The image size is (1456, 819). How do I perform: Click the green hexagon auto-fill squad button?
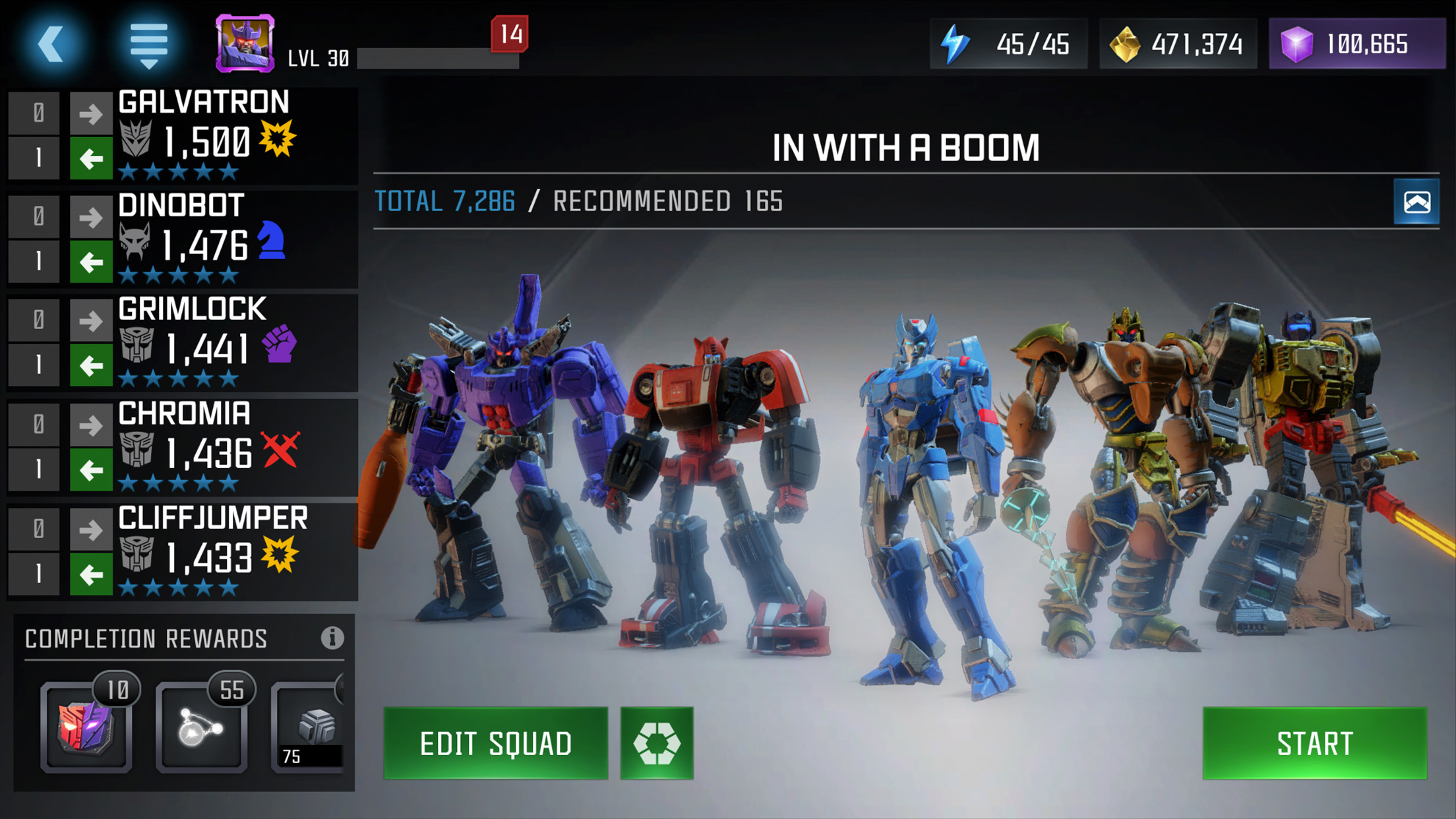[x=657, y=743]
